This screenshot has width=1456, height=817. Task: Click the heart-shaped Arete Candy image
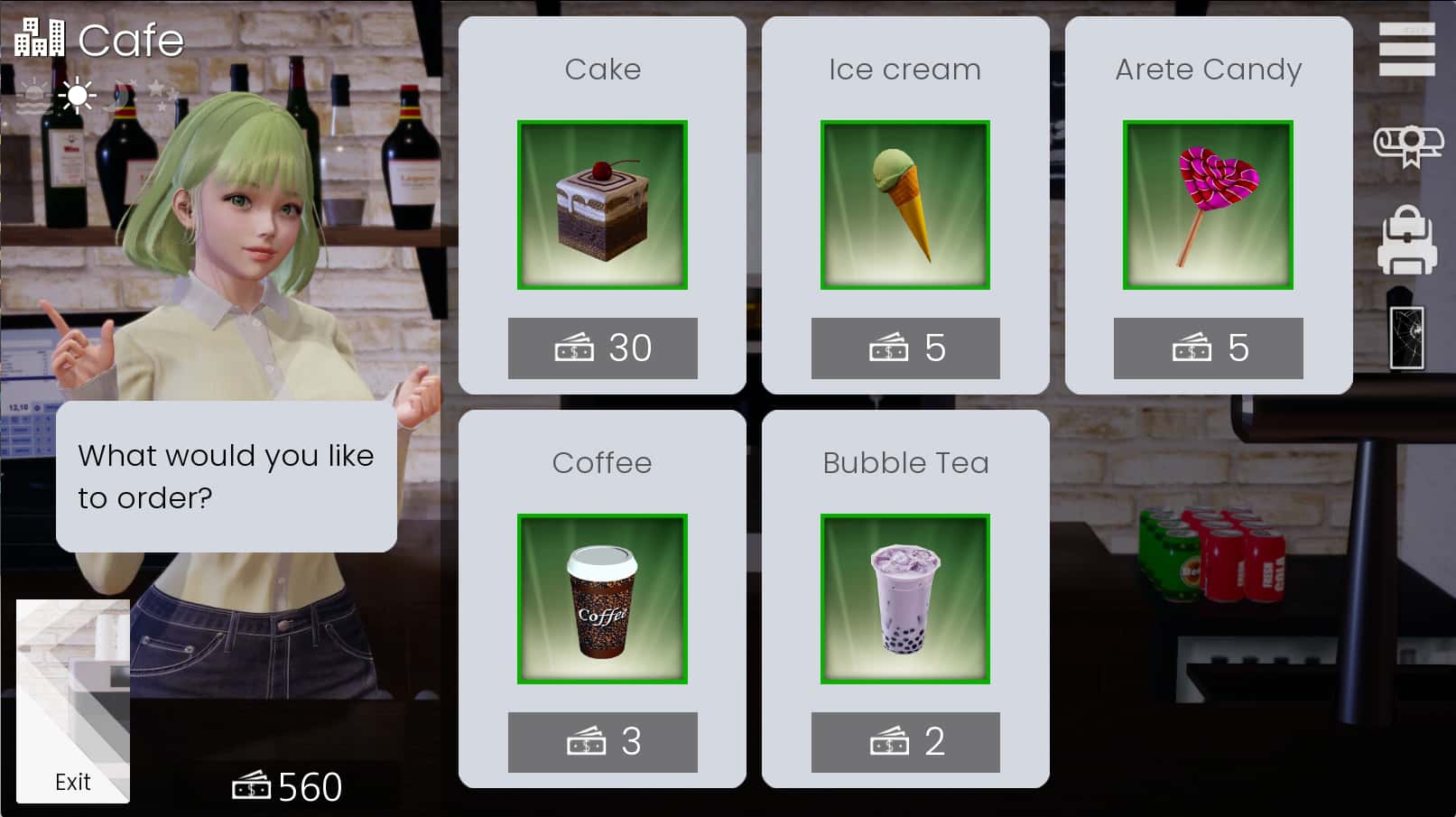(x=1209, y=205)
